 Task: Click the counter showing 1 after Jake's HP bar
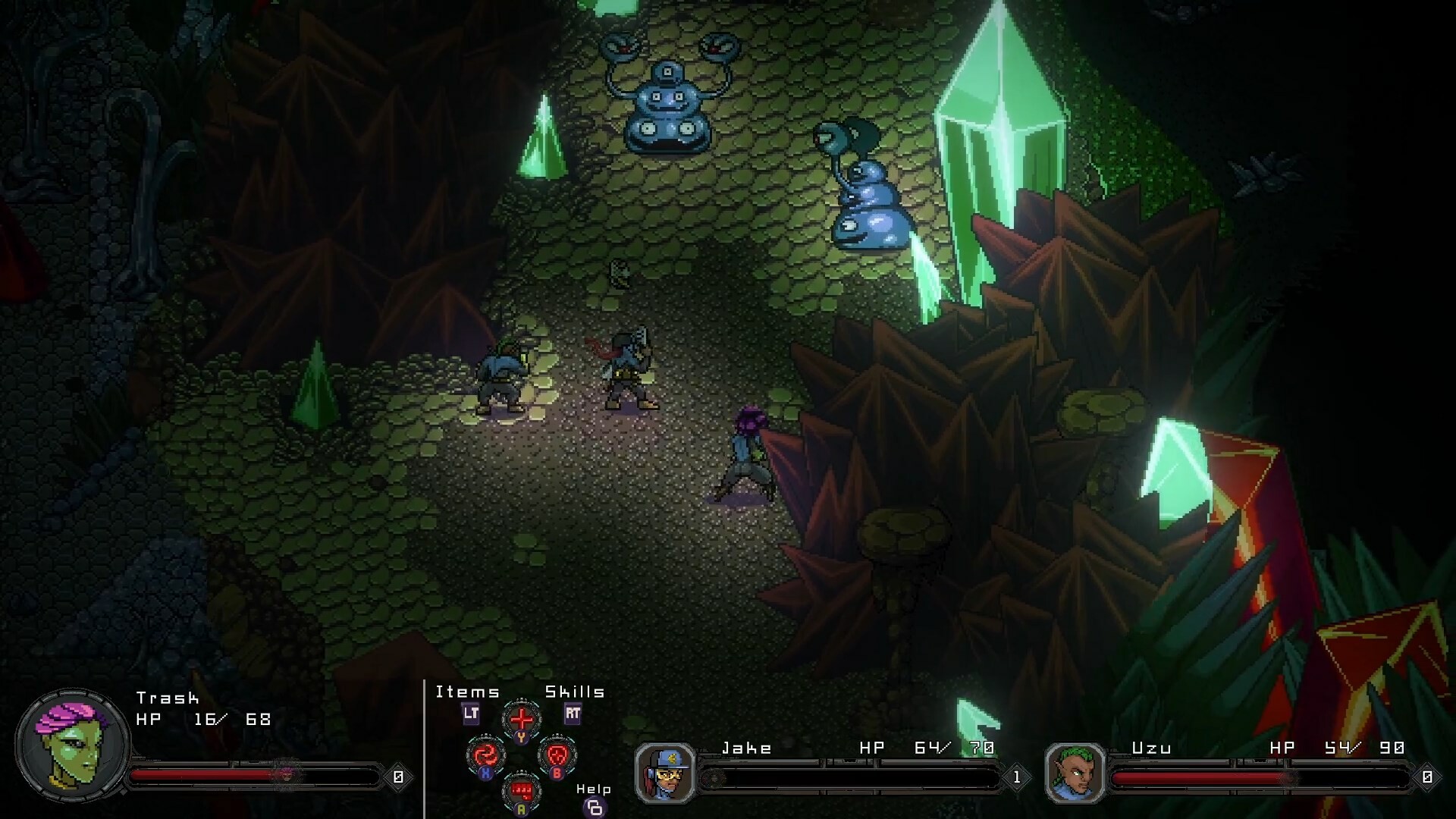(x=1016, y=775)
